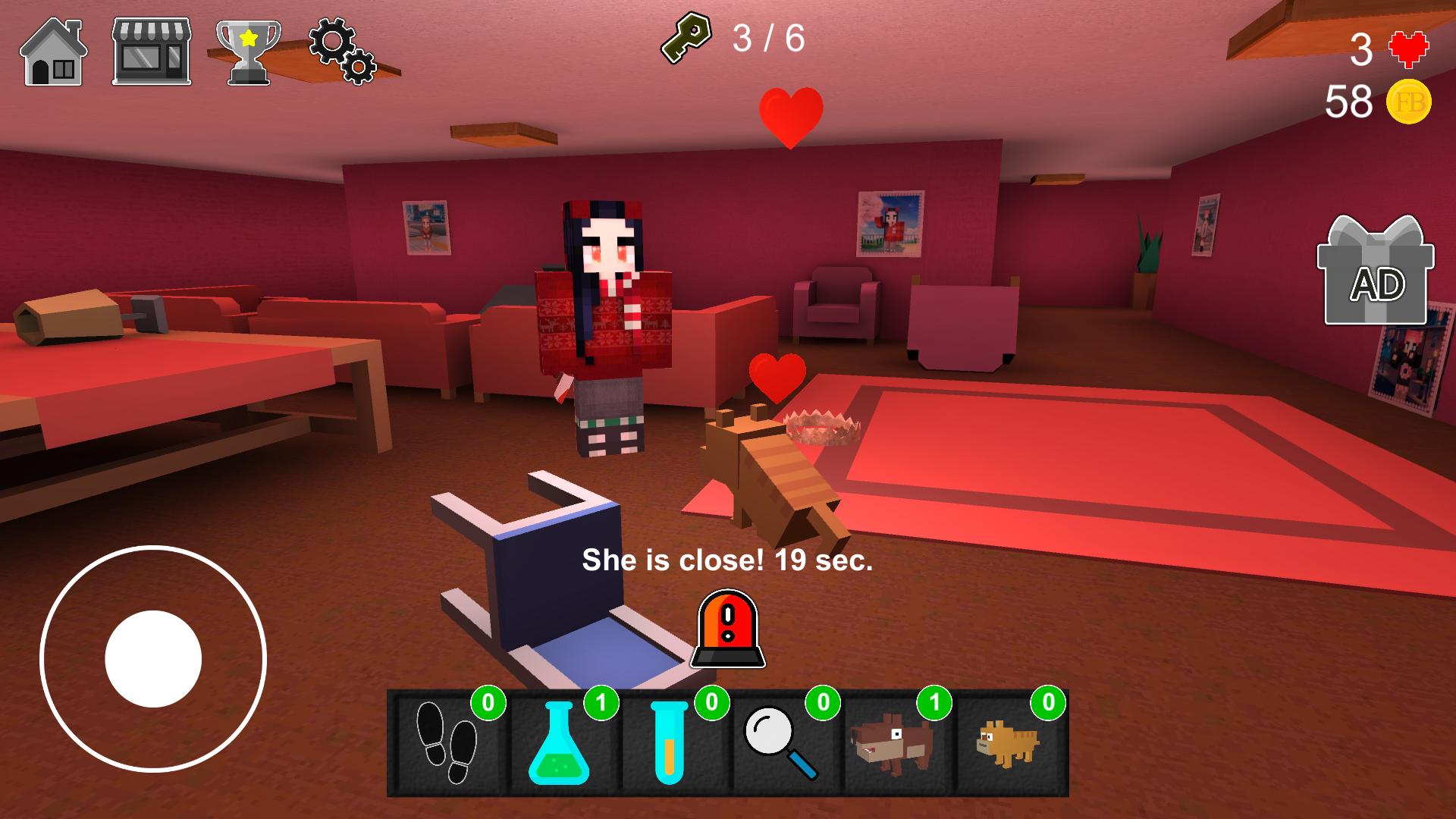1456x819 pixels.
Task: Tap the virtual joystick knob
Action: pos(153,658)
